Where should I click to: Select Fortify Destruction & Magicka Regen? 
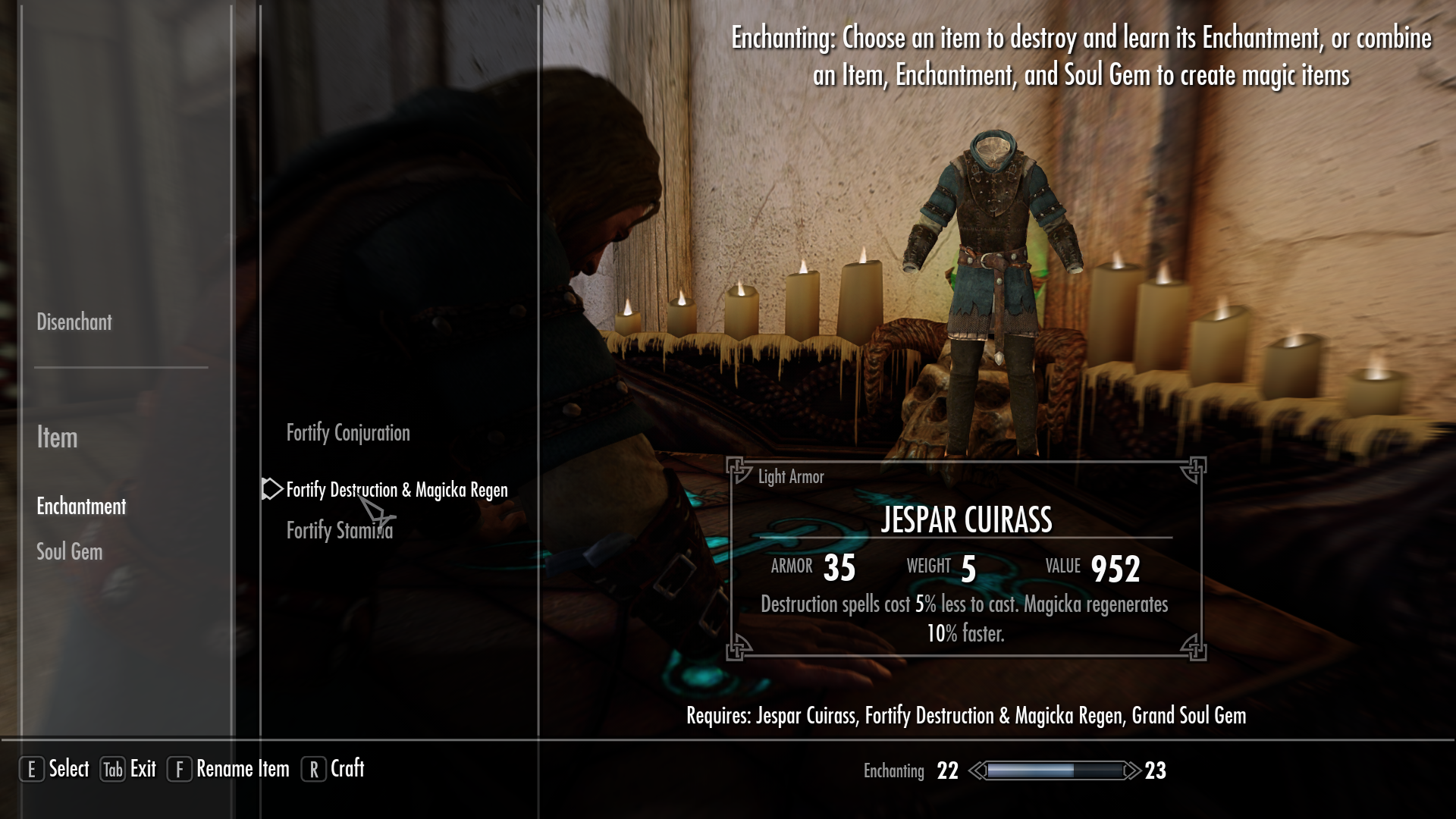pyautogui.click(x=397, y=489)
